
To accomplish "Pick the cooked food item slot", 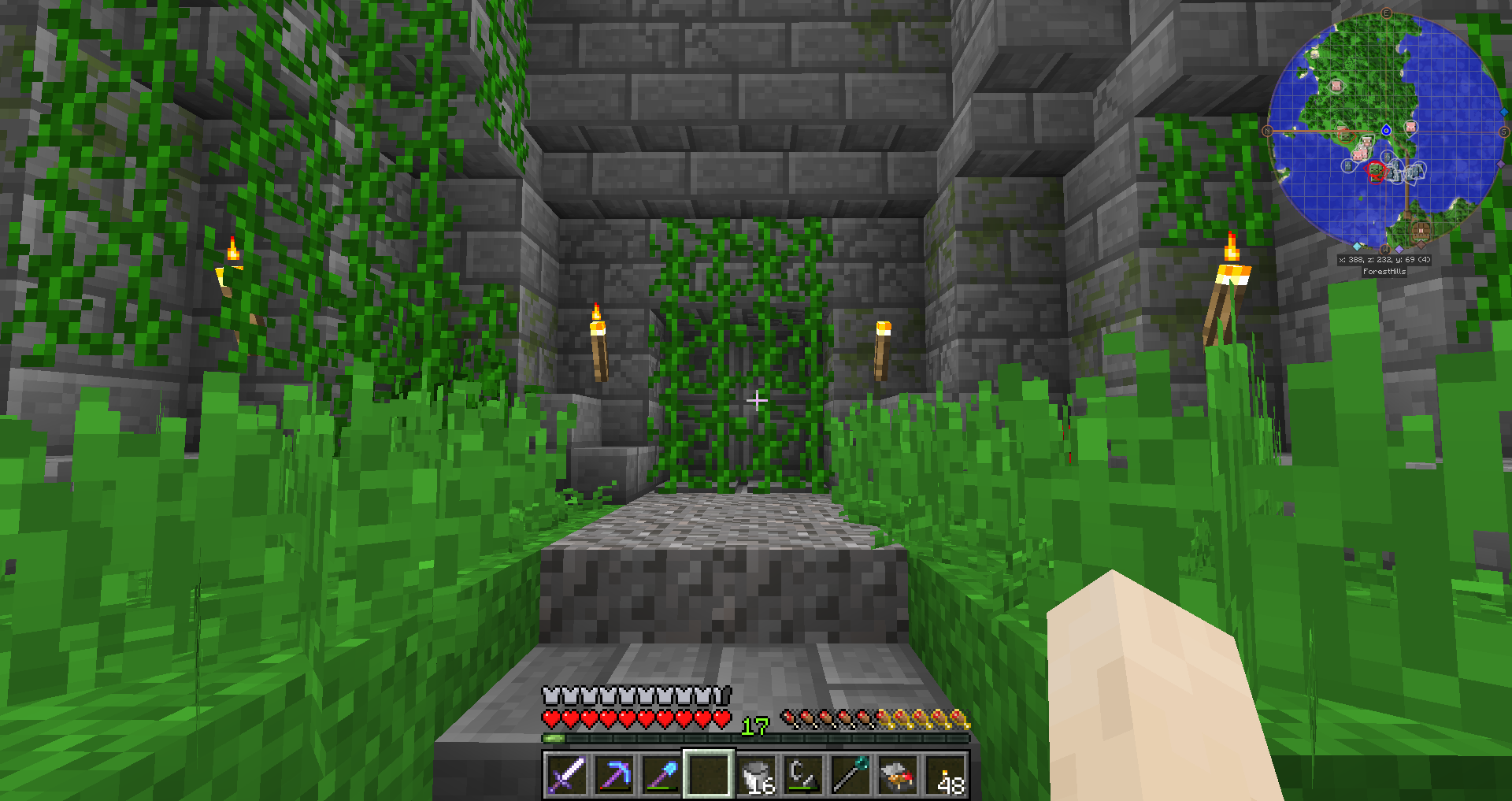I will point(898,774).
